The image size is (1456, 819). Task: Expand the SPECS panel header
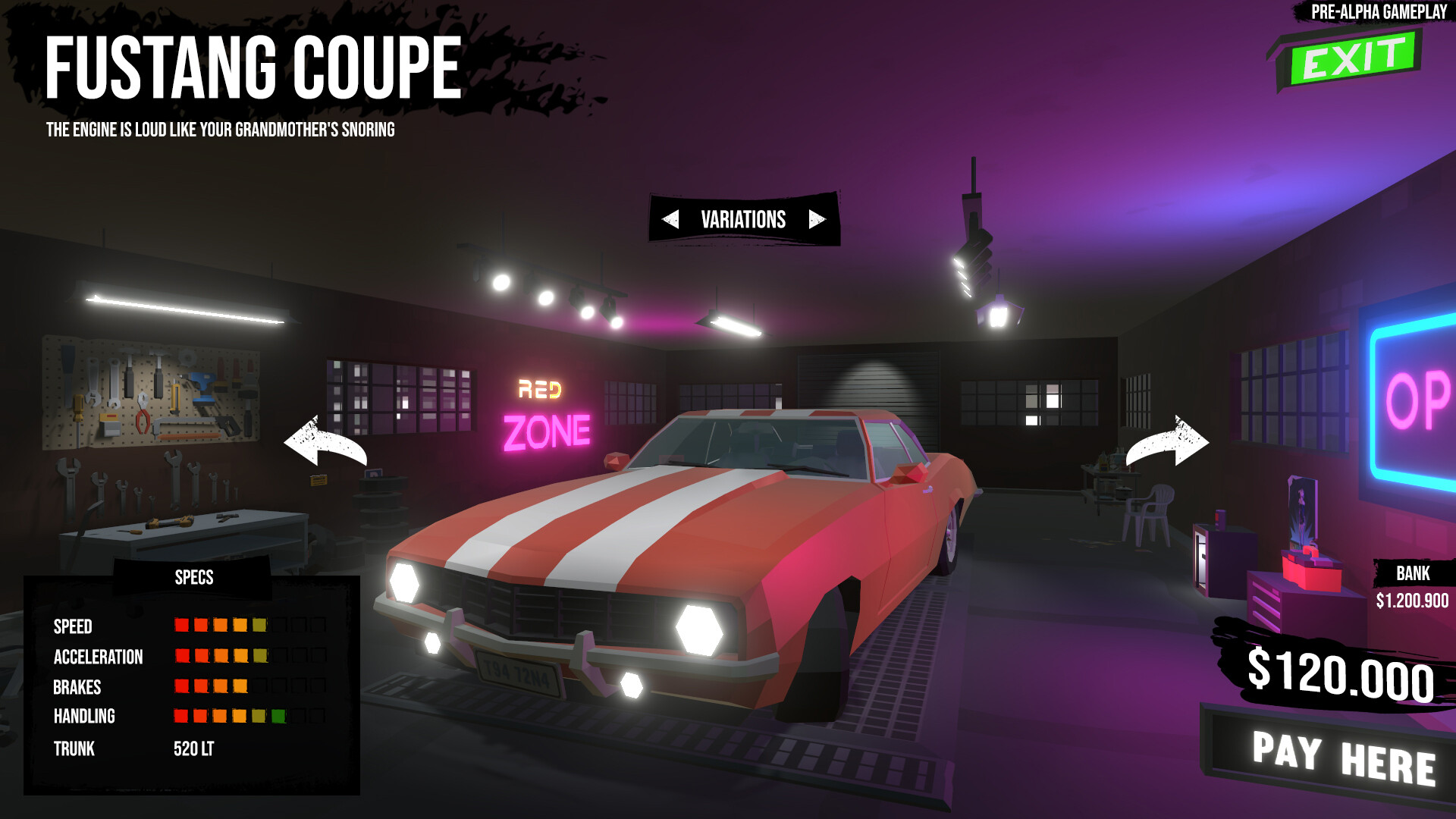tap(193, 578)
